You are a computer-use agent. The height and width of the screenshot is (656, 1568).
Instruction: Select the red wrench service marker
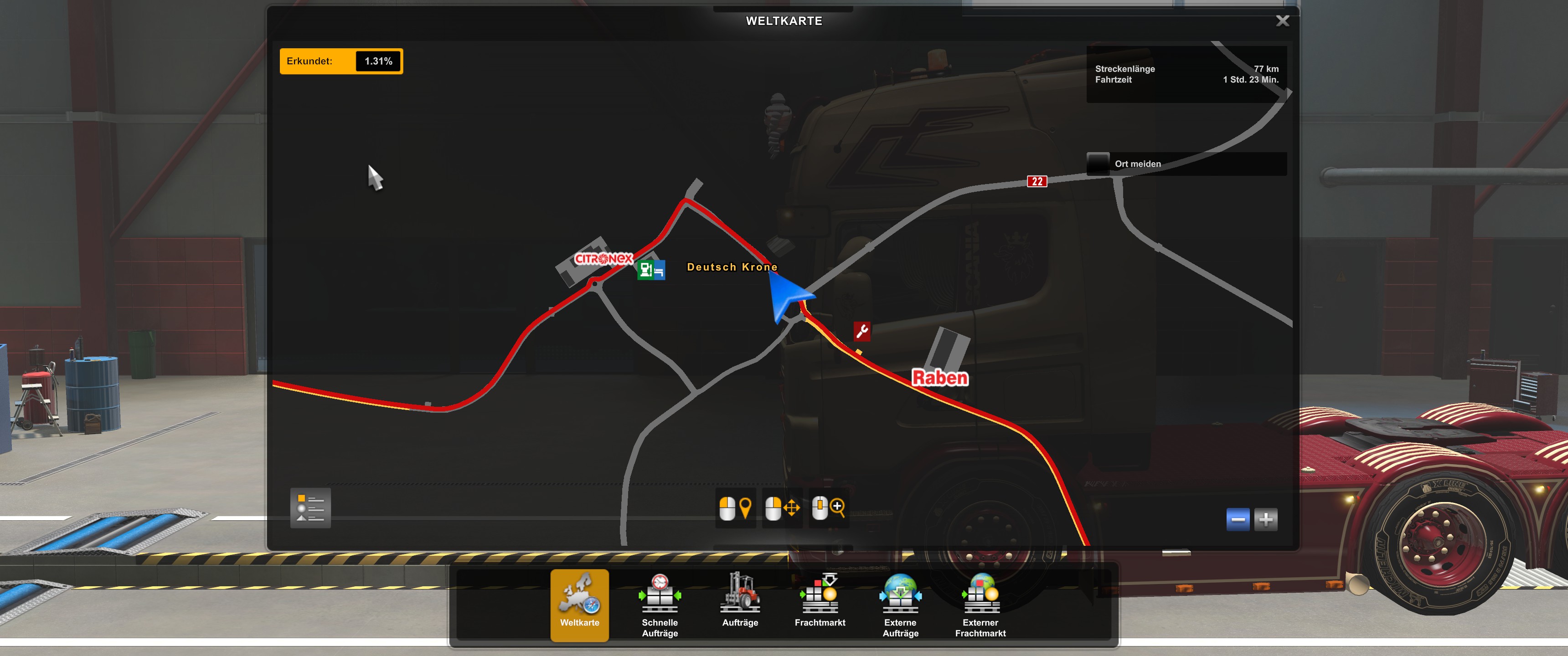[x=861, y=332]
